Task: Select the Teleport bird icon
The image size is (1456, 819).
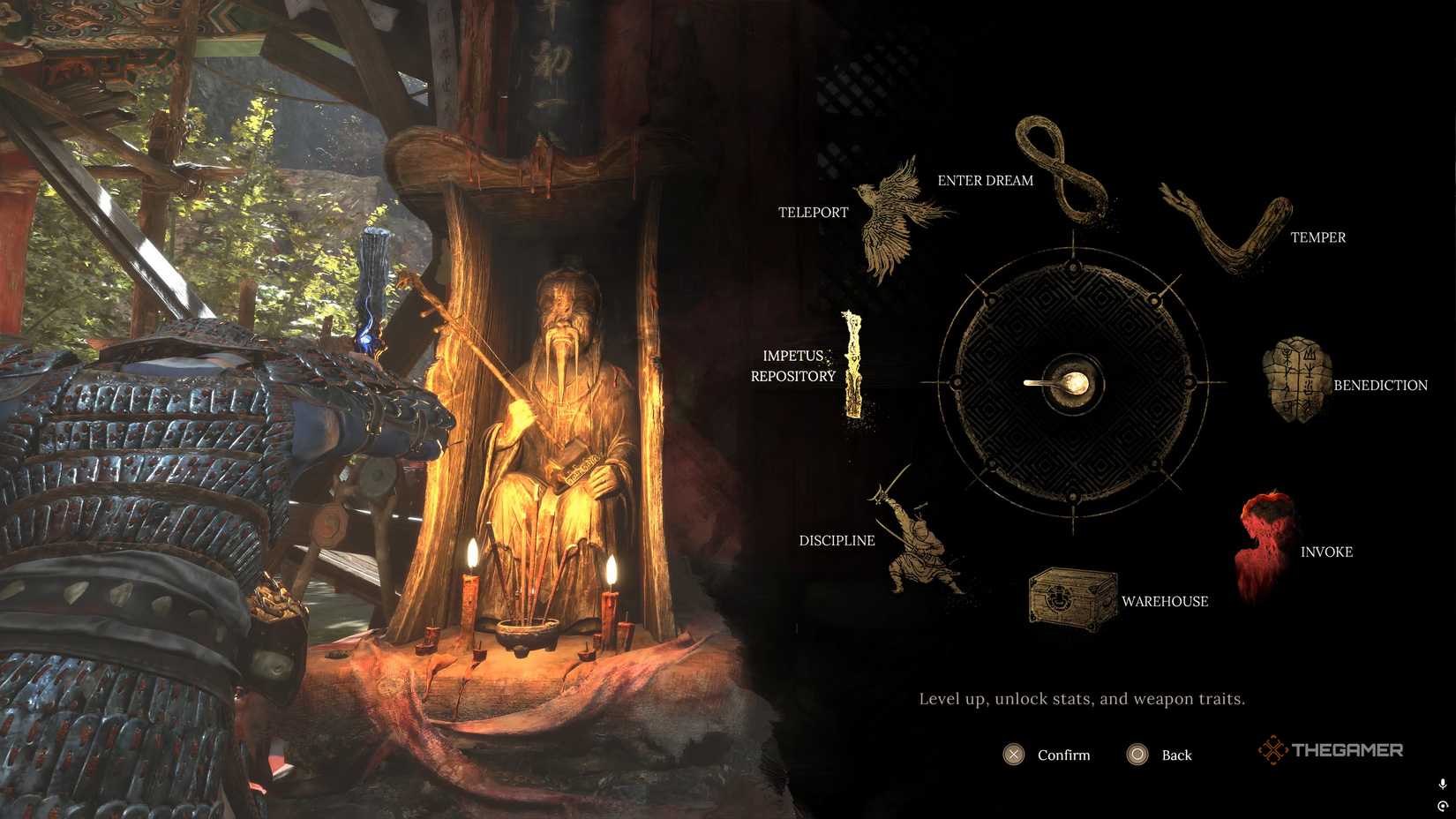Action: [x=891, y=216]
